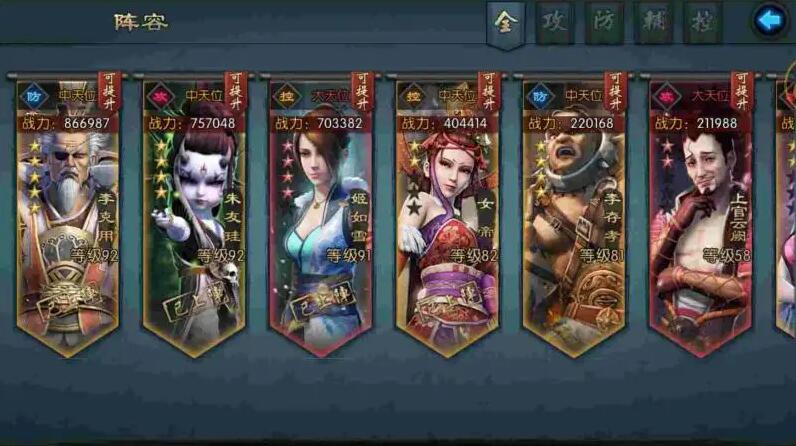Filter heroes by the 攻 (attack) tab
This screenshot has width=796, height=446.
(554, 23)
